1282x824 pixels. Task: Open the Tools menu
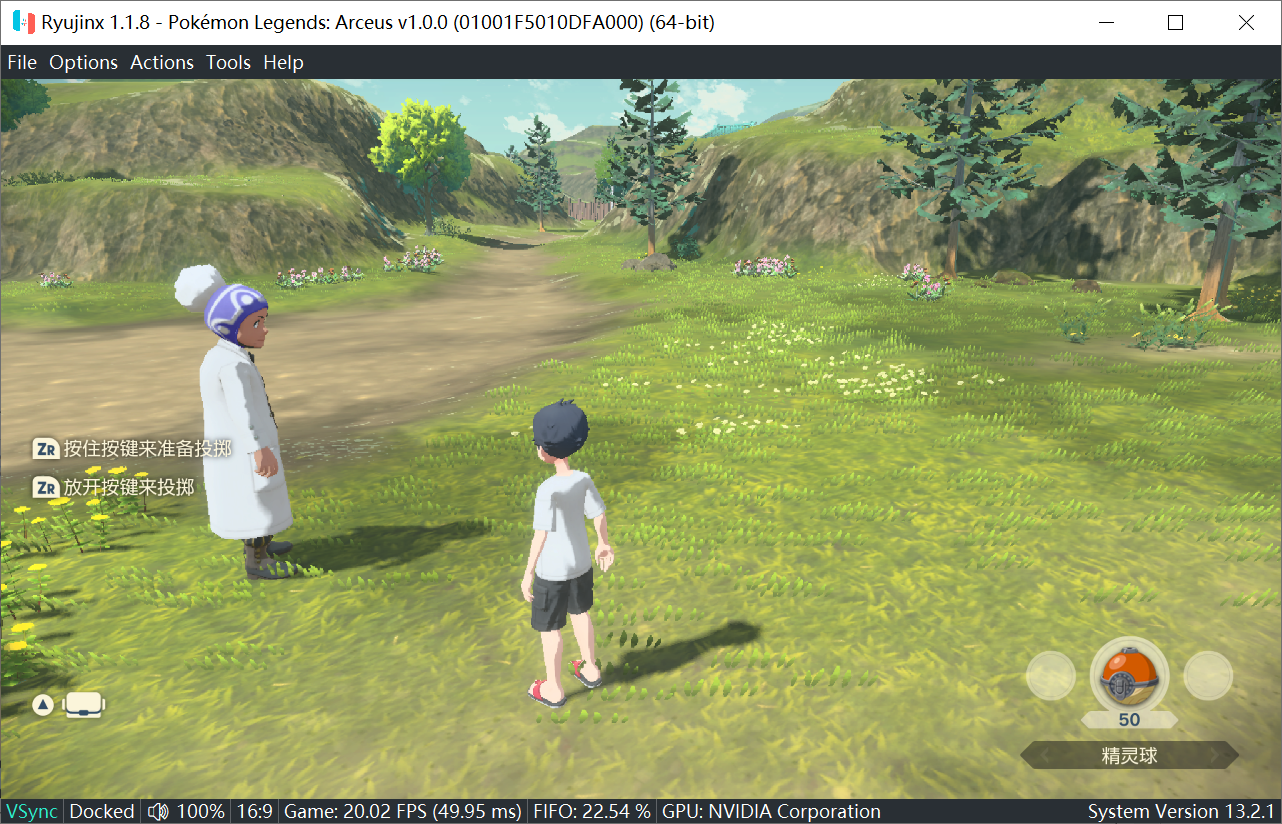pyautogui.click(x=228, y=62)
